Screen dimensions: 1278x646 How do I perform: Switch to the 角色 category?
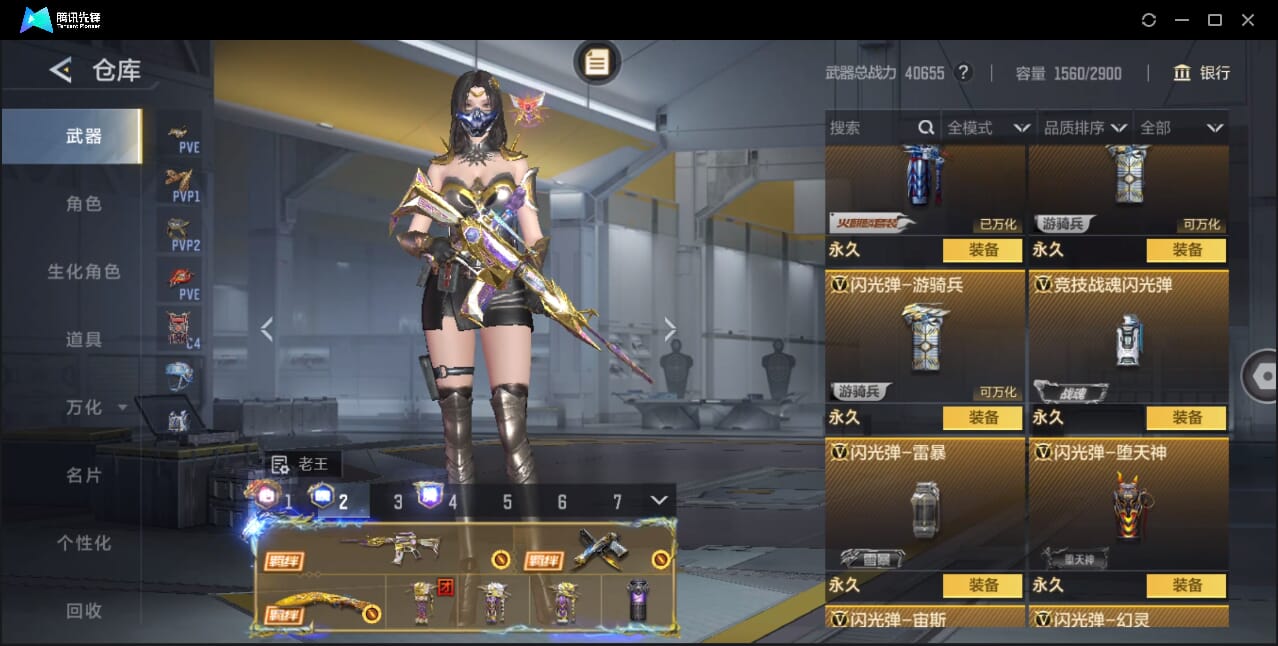click(x=84, y=204)
